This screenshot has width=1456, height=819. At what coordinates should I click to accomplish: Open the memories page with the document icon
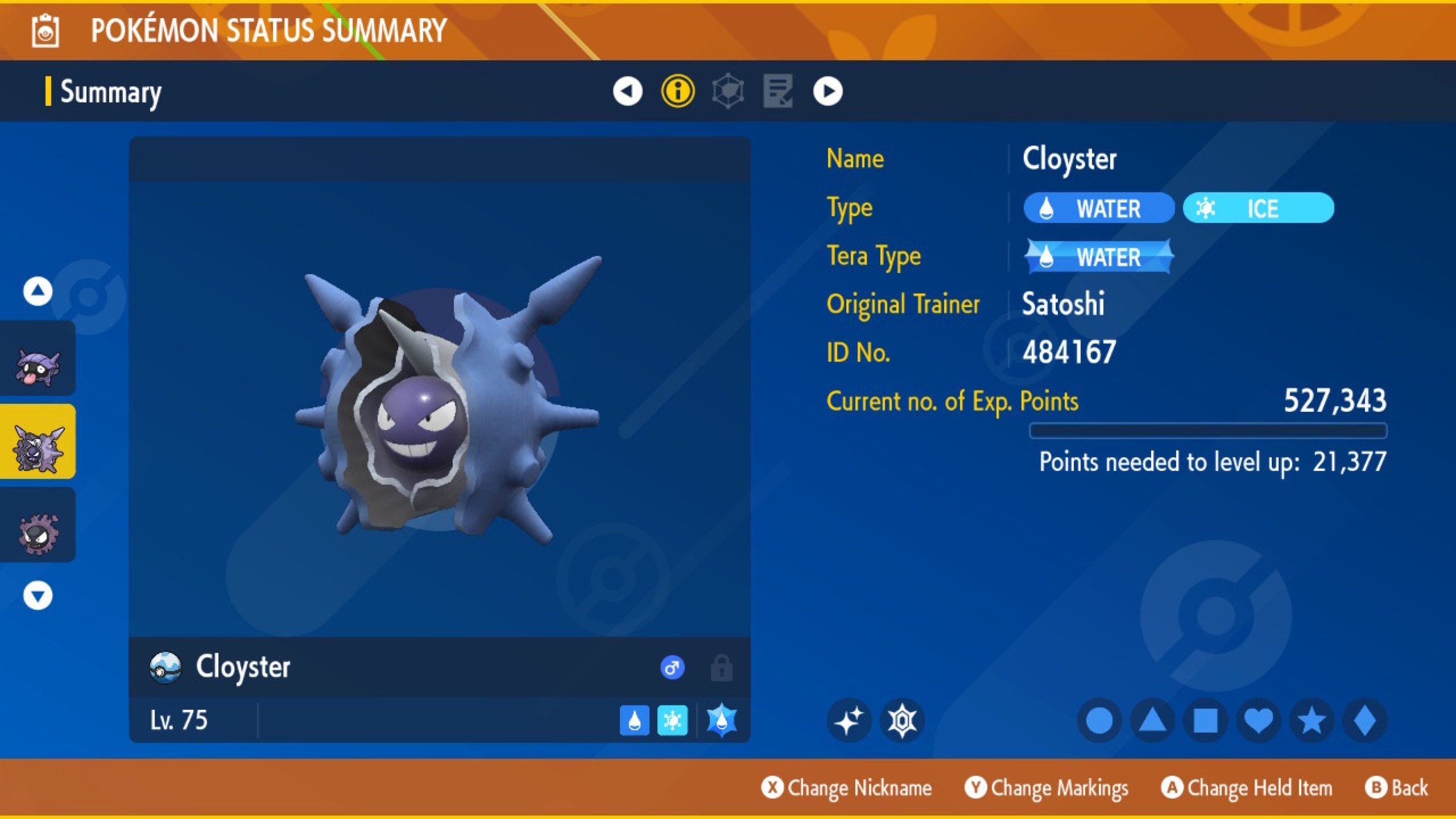coord(778,92)
